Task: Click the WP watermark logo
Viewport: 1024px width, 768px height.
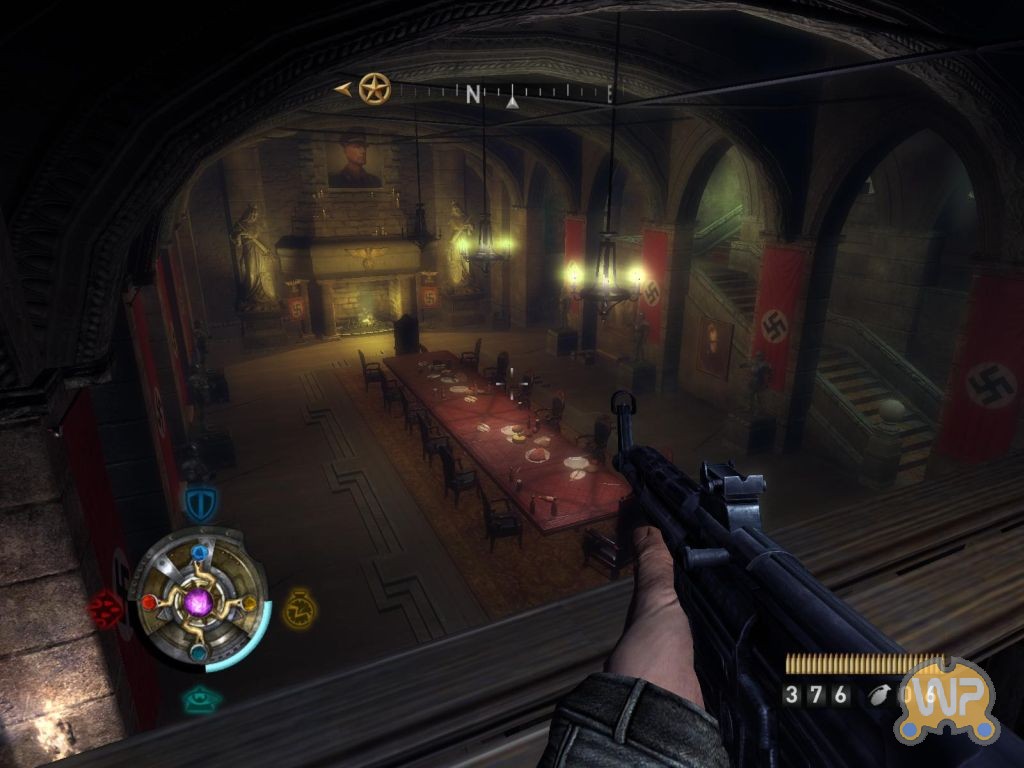Action: tap(946, 700)
